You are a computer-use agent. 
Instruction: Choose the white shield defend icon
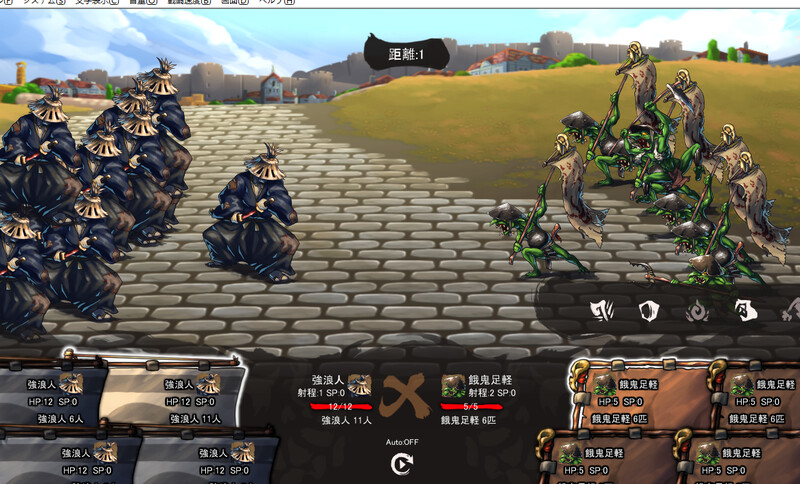648,311
